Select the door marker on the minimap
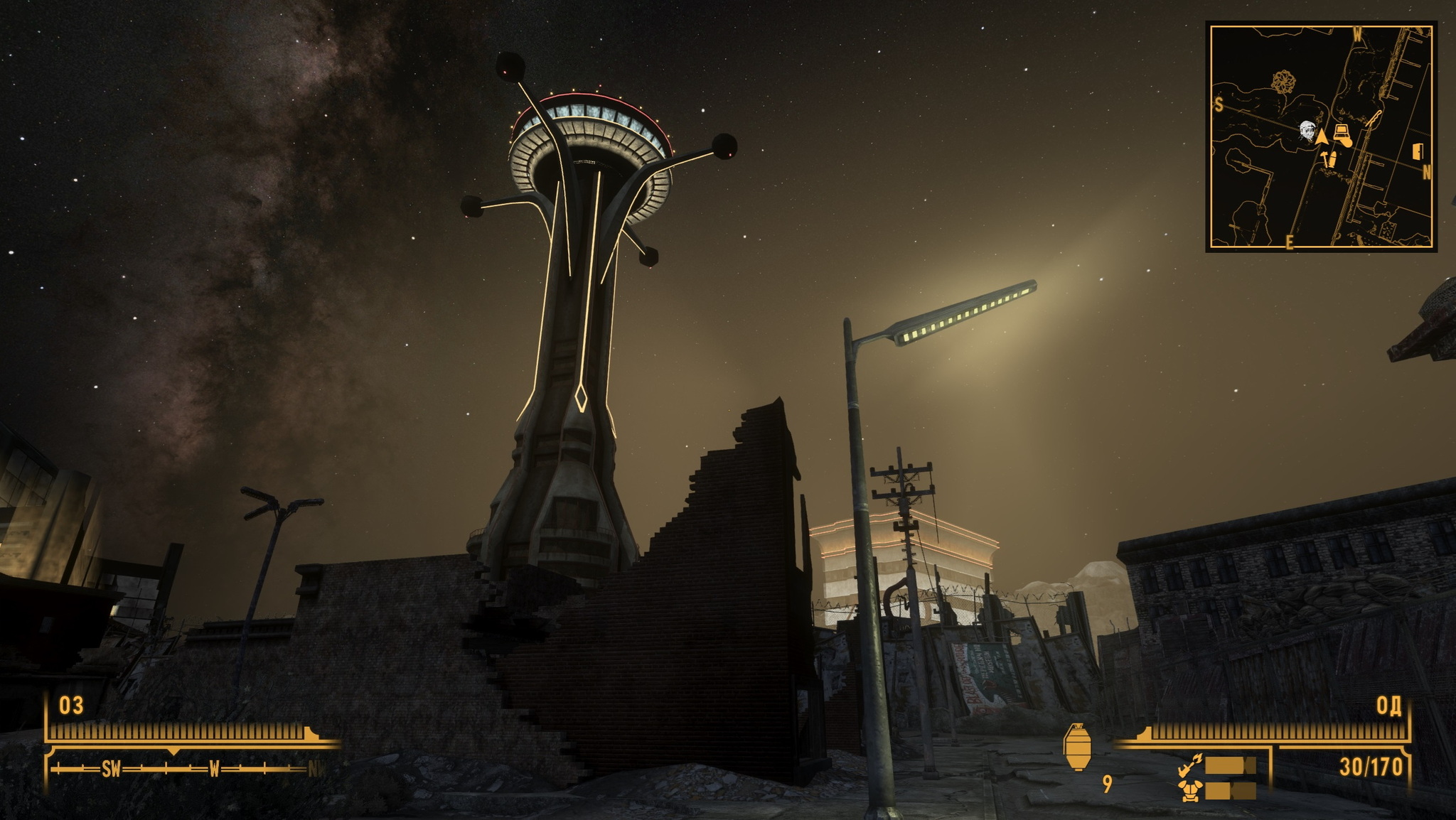This screenshot has width=1456, height=820. (x=1419, y=152)
